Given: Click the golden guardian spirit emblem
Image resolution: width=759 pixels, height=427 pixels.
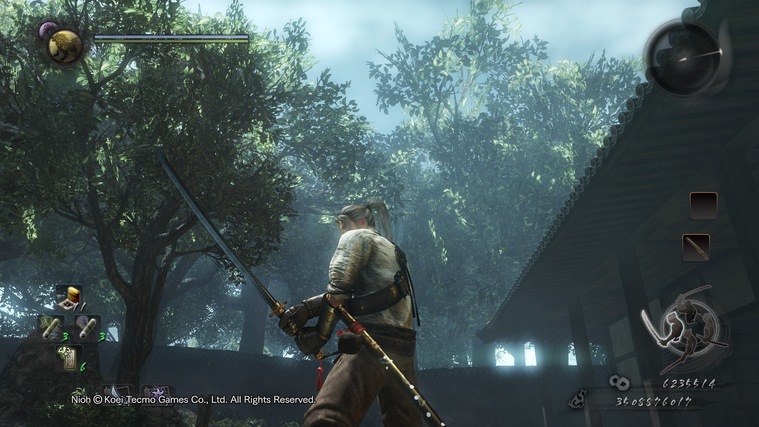Looking at the screenshot, I should click(x=65, y=45).
